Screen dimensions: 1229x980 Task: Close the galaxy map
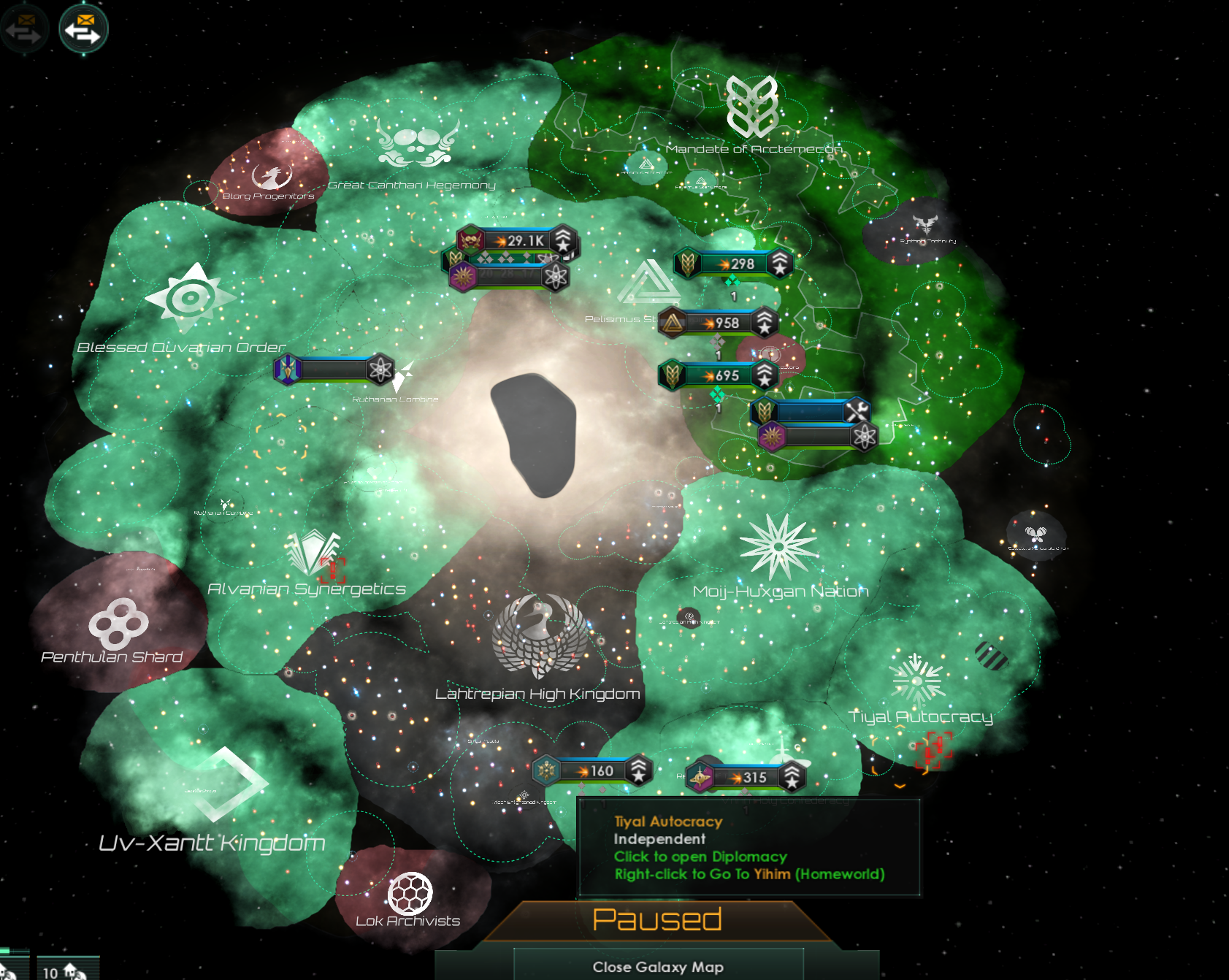(658, 966)
